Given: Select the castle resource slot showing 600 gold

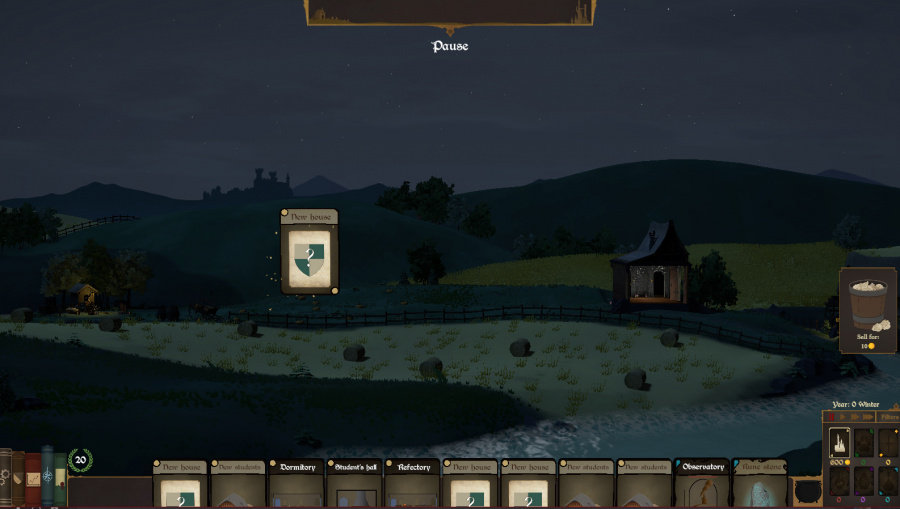Looking at the screenshot, I should click(x=839, y=442).
